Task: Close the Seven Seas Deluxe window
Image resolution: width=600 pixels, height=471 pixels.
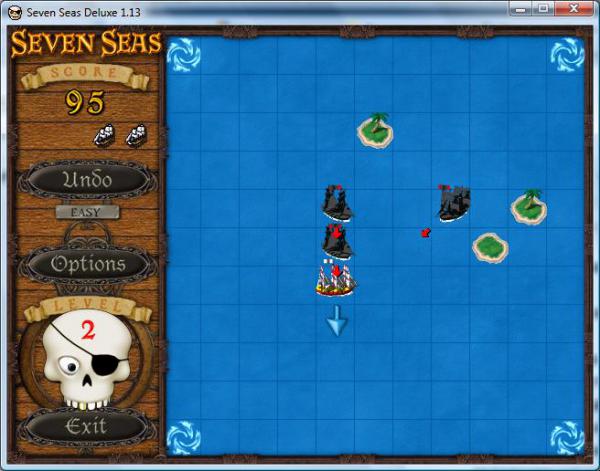Action: click(x=572, y=9)
